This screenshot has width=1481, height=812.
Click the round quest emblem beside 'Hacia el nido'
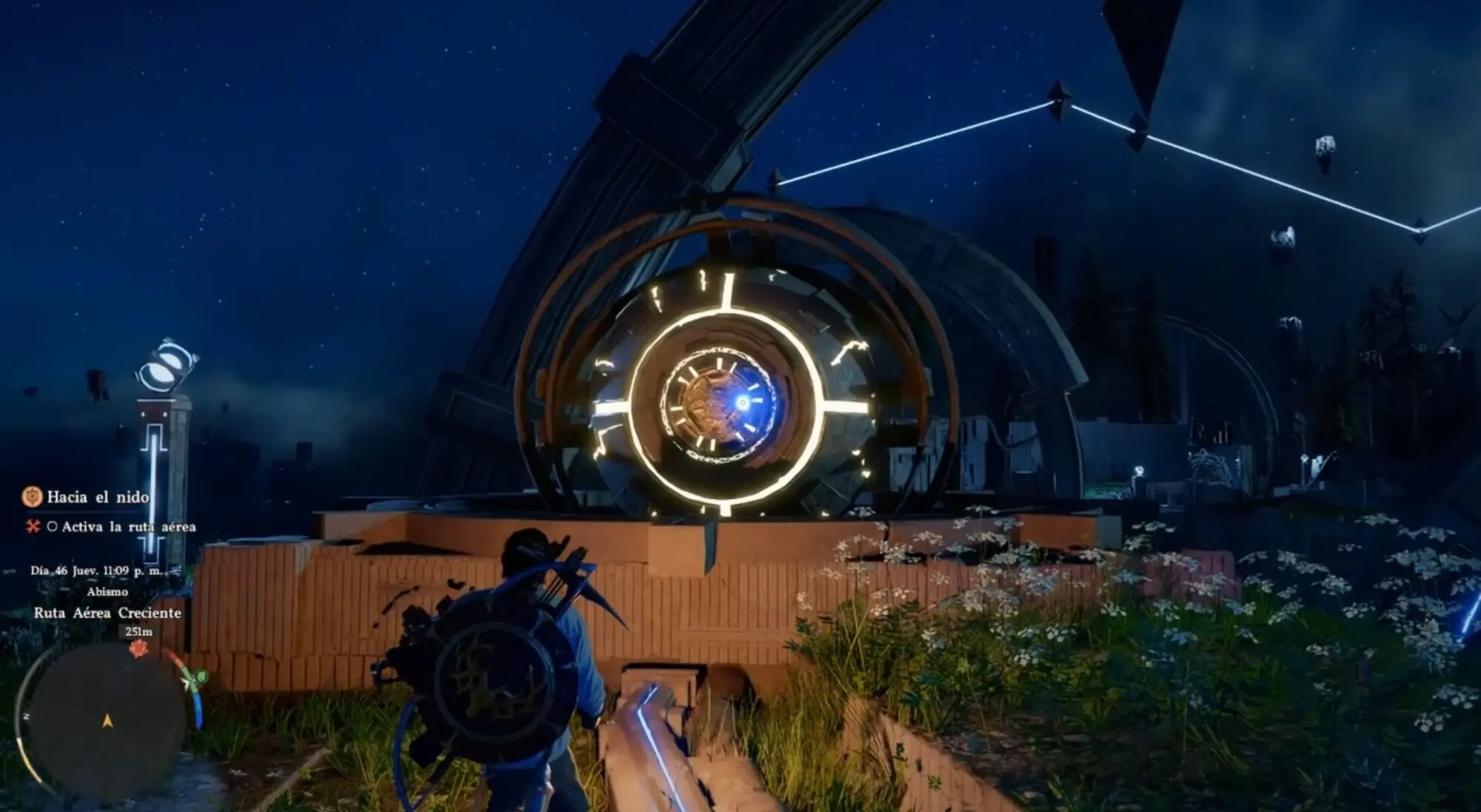(32, 497)
